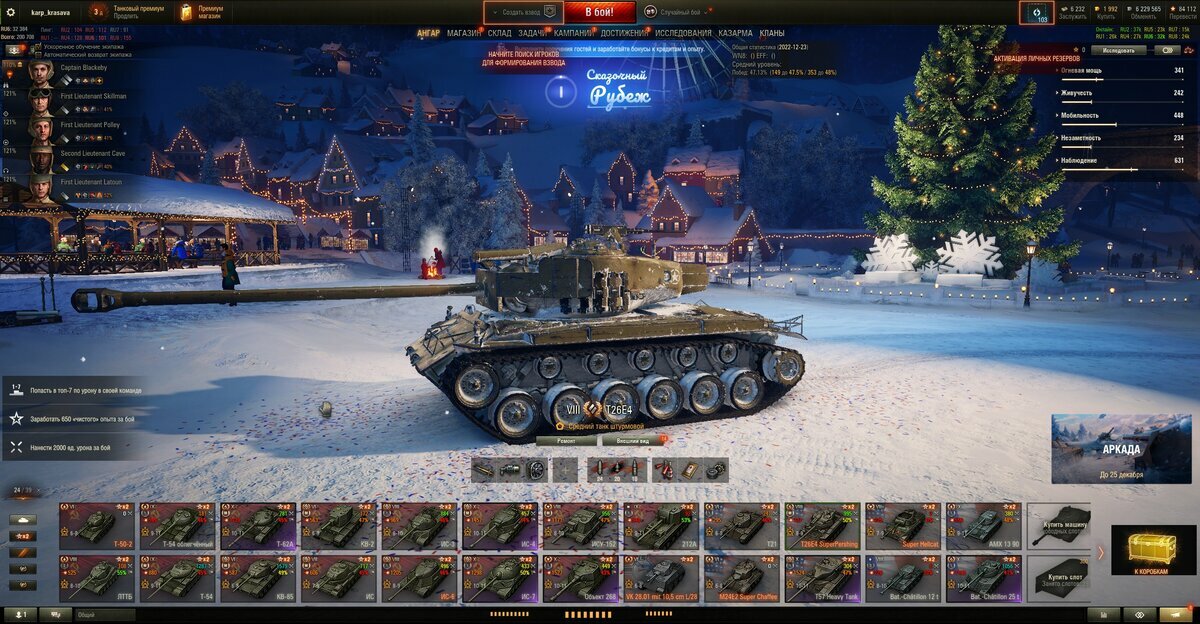Open the СКЛАД depot tab
1200x624 pixels.
click(500, 33)
